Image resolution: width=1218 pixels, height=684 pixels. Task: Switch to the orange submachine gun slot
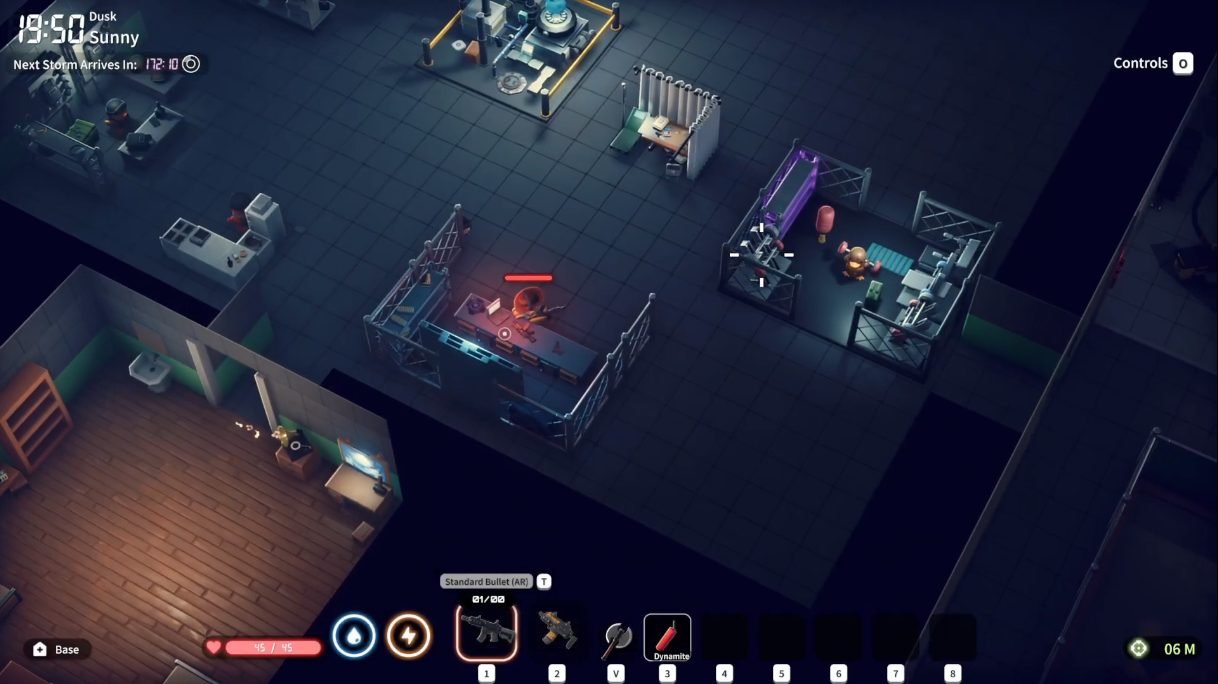(556, 632)
